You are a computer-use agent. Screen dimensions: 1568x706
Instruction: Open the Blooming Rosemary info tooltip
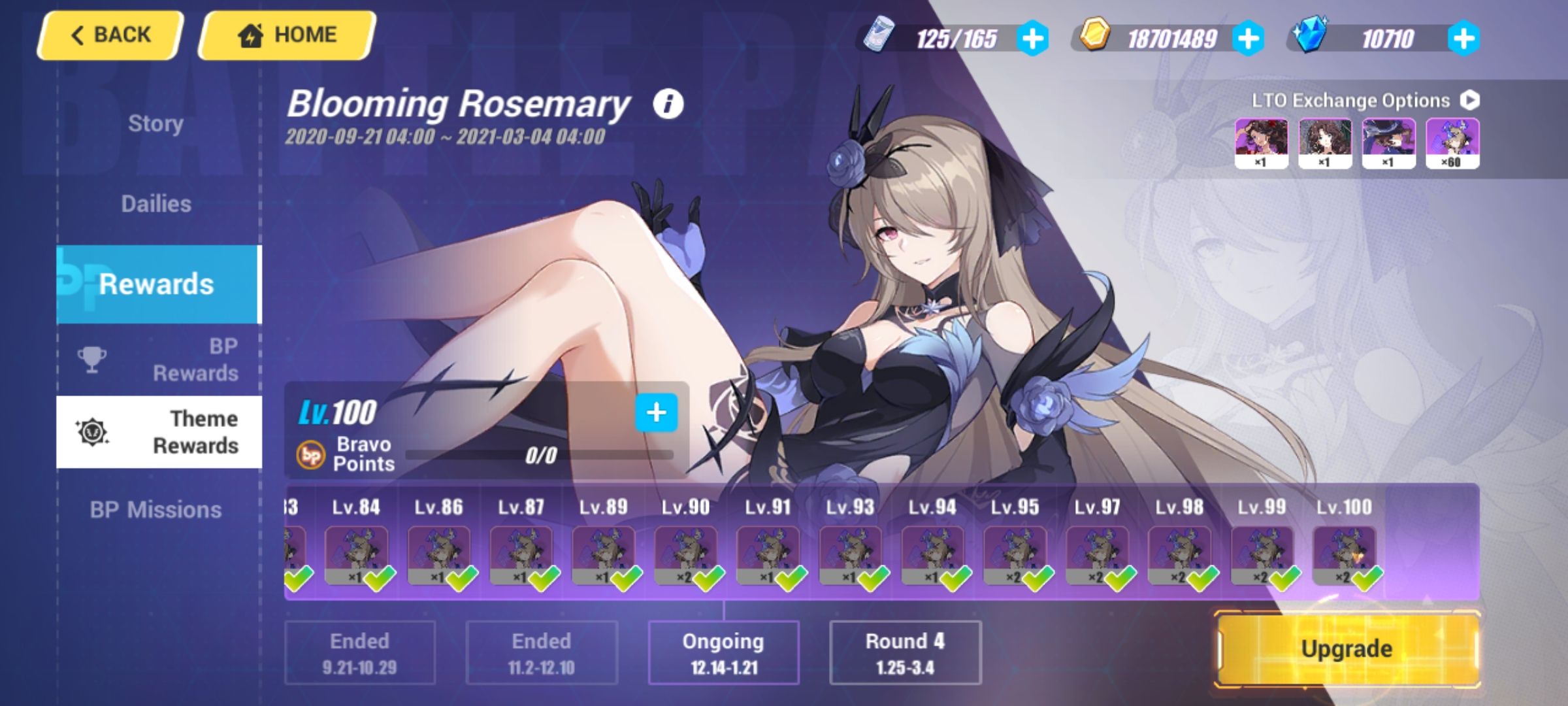tap(668, 105)
